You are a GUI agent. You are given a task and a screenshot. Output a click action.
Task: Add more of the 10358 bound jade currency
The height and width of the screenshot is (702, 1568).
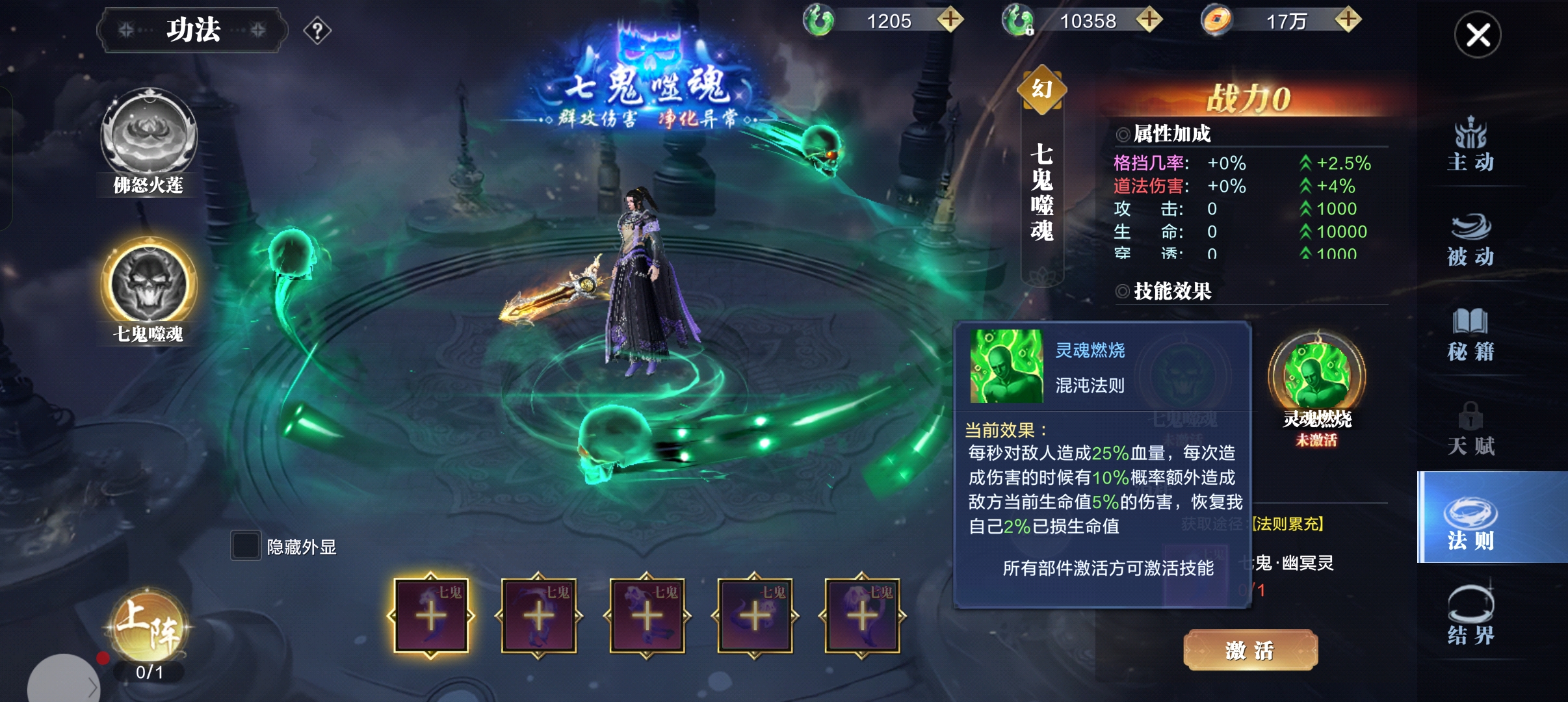click(1149, 20)
